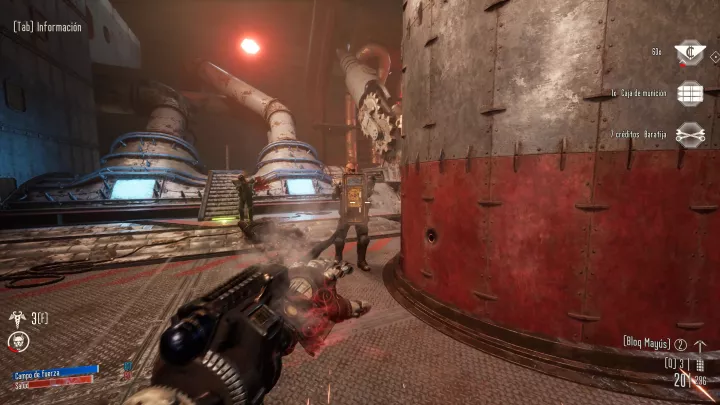This screenshot has height=405, width=720.
Task: Click the Baratija crossed-wrenches loot icon
Action: pos(689,133)
